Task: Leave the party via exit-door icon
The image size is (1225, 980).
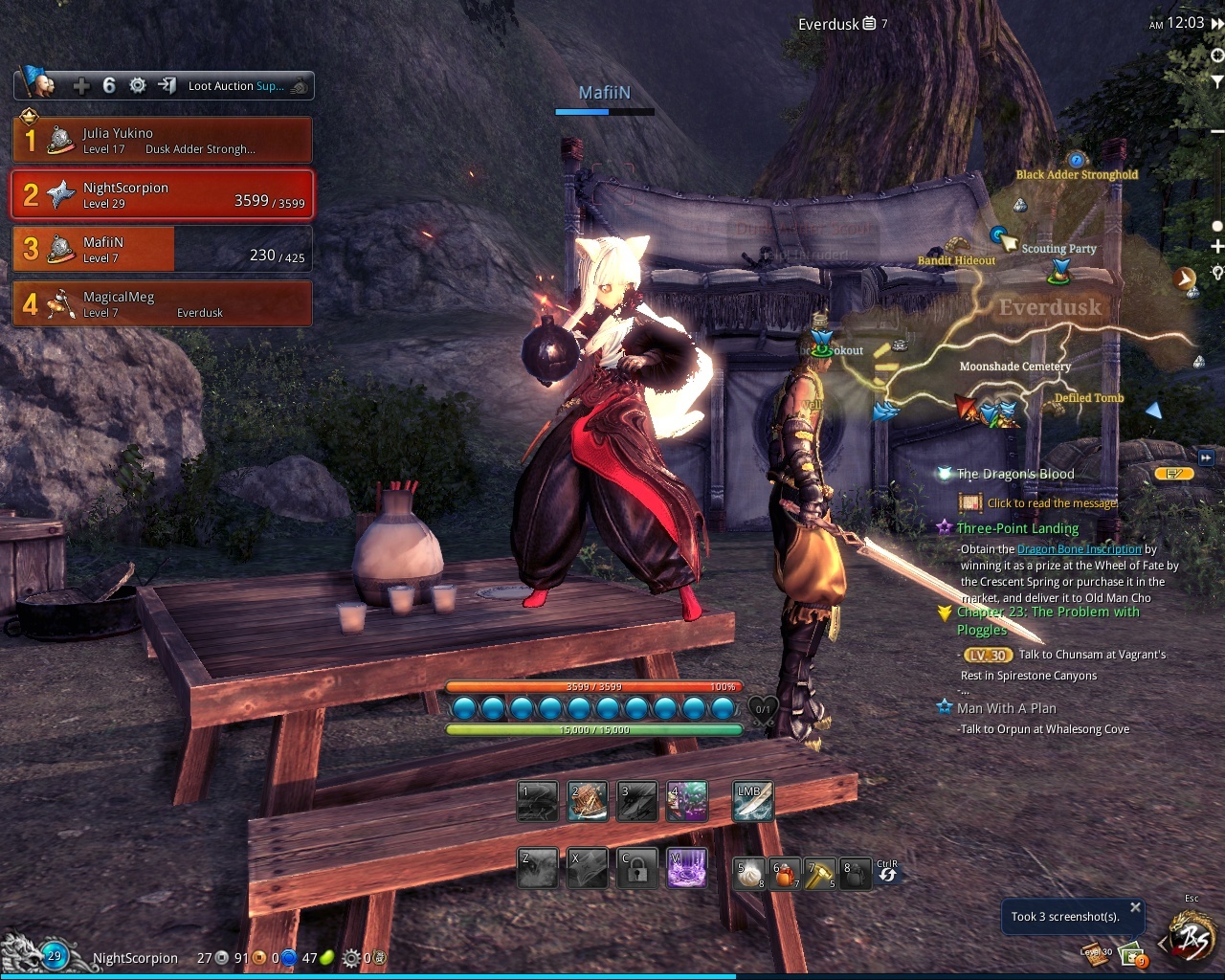Action: click(x=167, y=86)
